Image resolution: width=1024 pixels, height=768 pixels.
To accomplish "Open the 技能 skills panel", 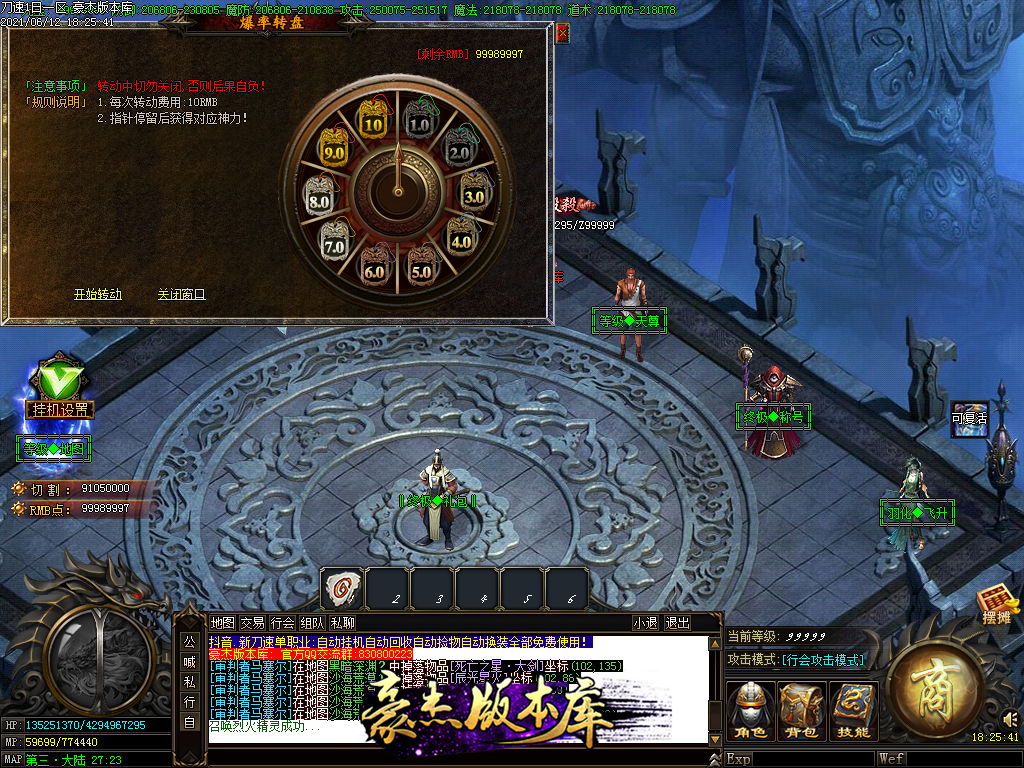I will coord(853,711).
